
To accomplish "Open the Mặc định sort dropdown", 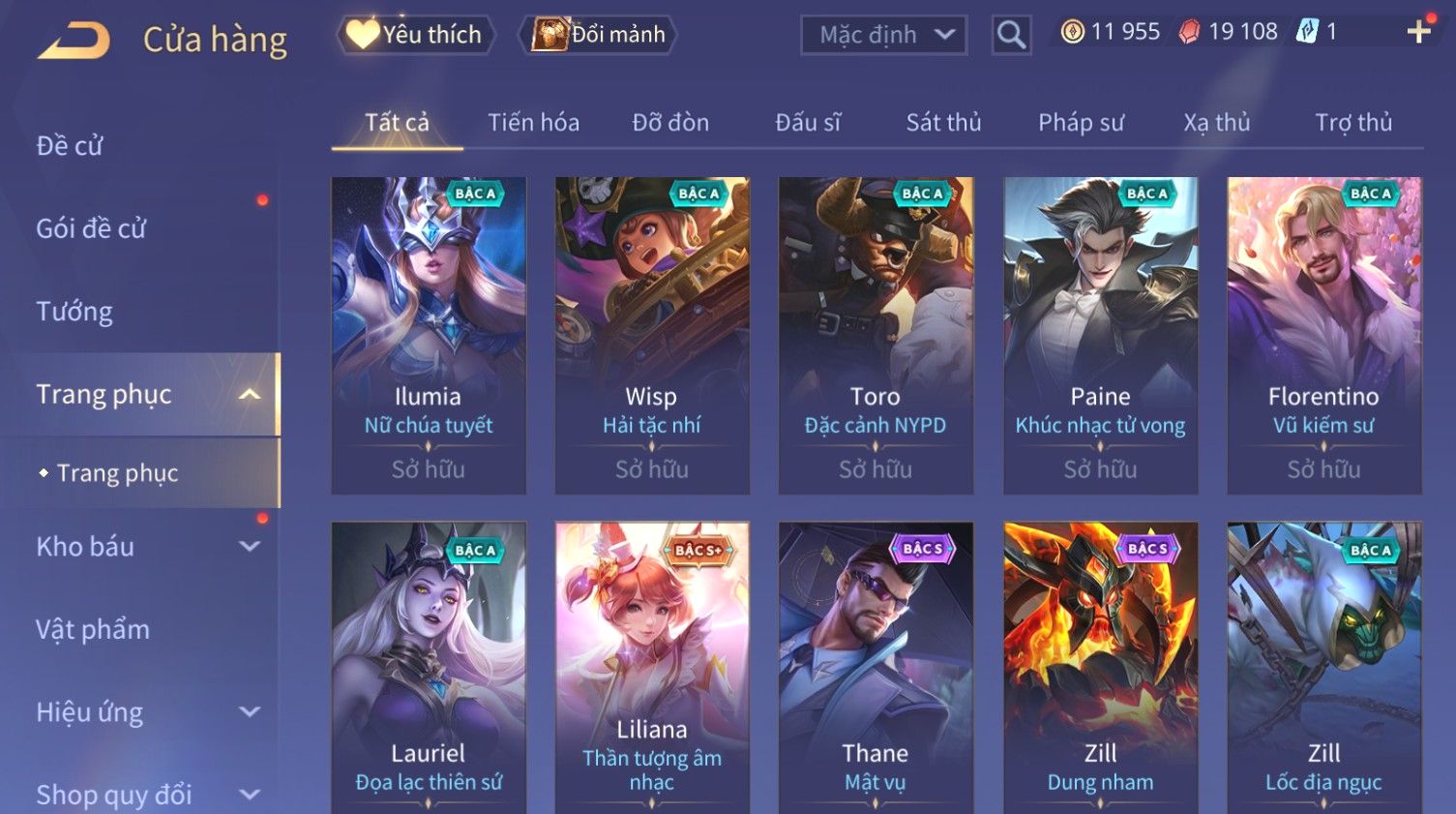I will (x=884, y=35).
